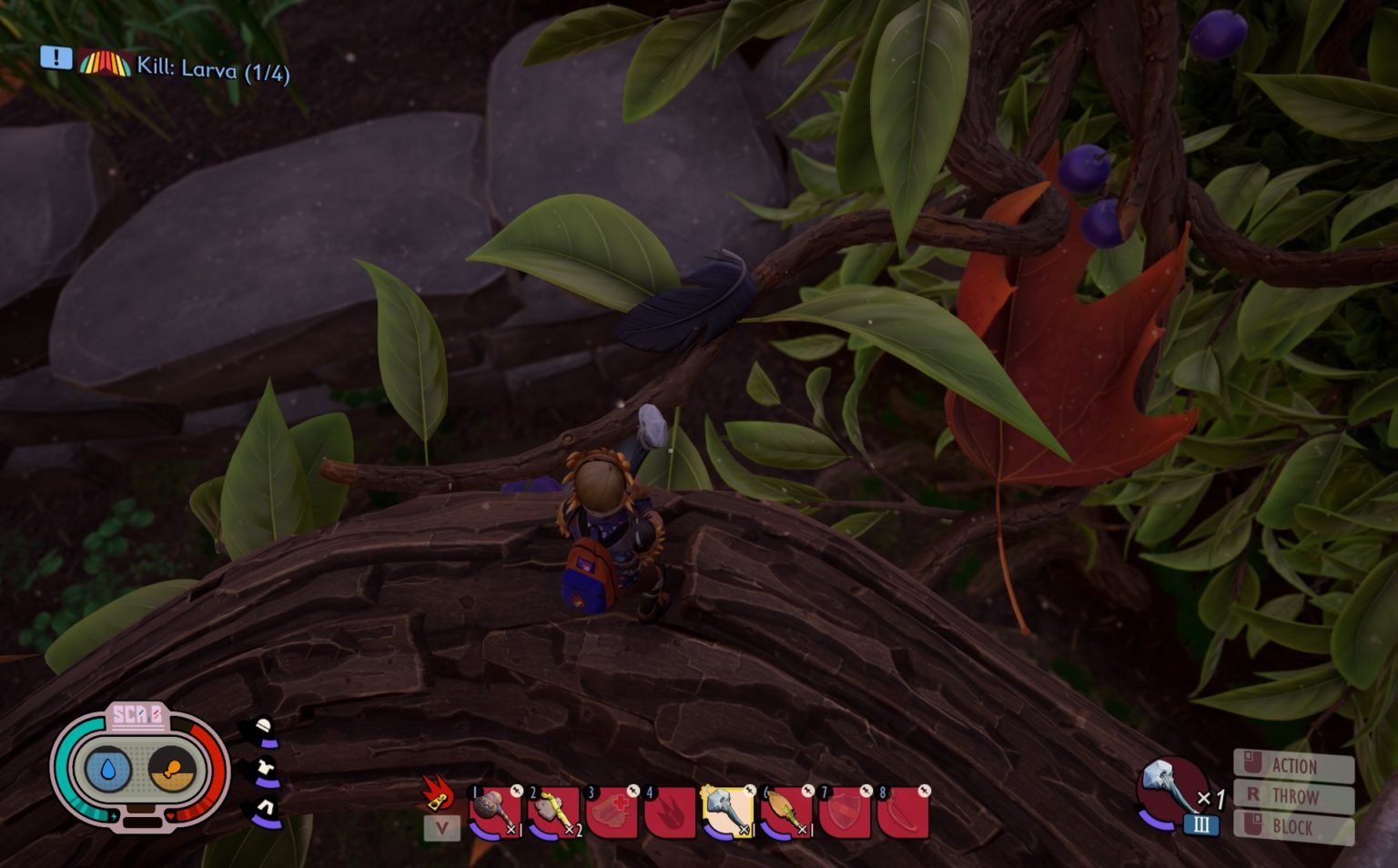Screen dimensions: 1398x868
Task: Expand the quest tracker exclamation icon
Action: coord(55,60)
